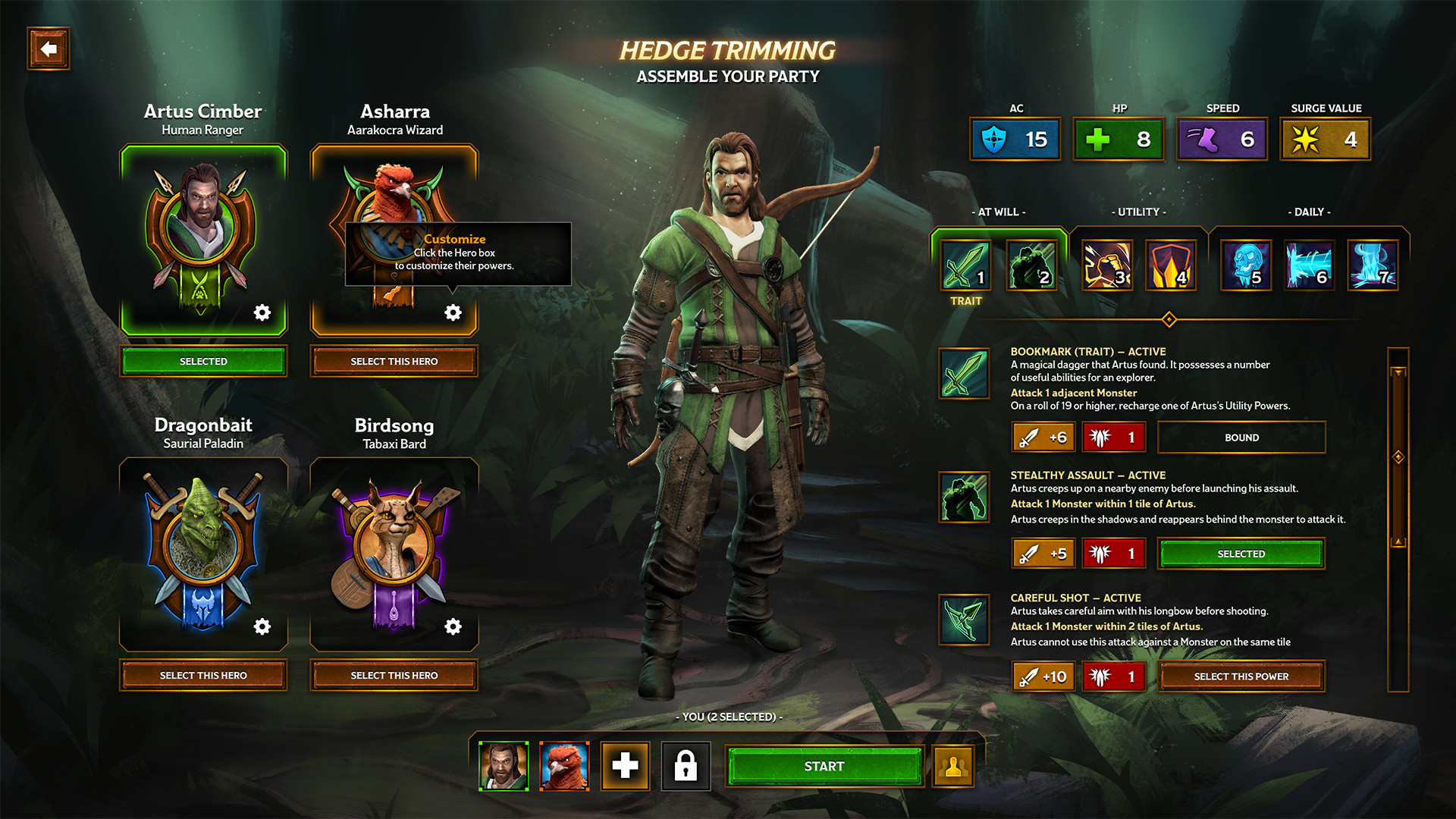Switch to the UTILITY powers tab
The height and width of the screenshot is (819, 1456).
tap(1137, 212)
